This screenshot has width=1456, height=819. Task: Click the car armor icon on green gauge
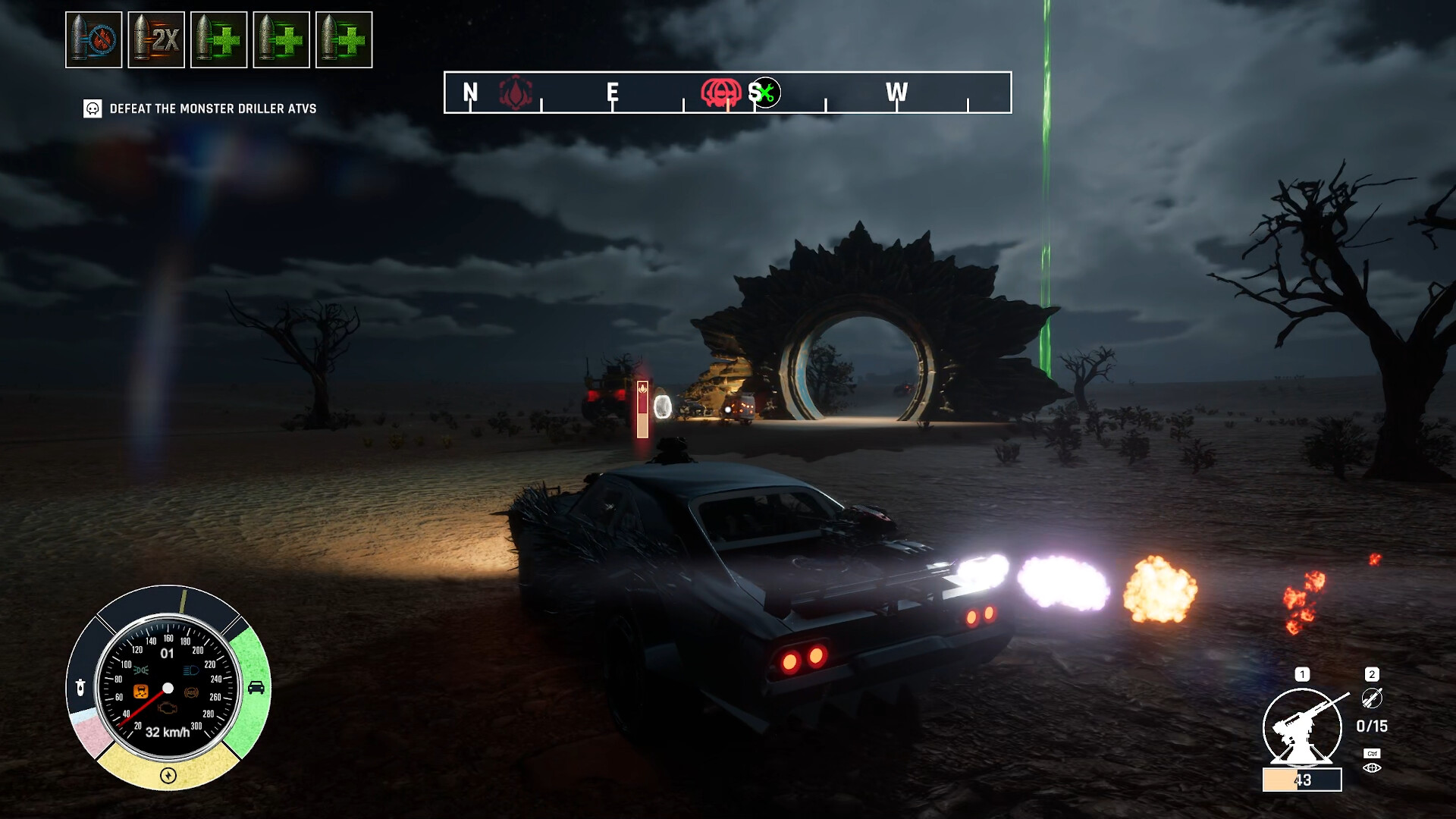[256, 688]
